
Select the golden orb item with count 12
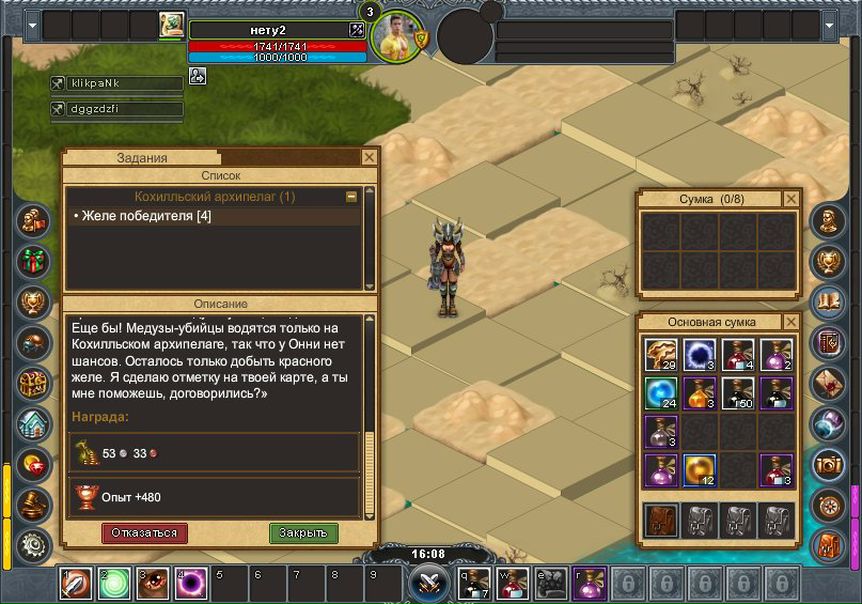click(x=699, y=469)
